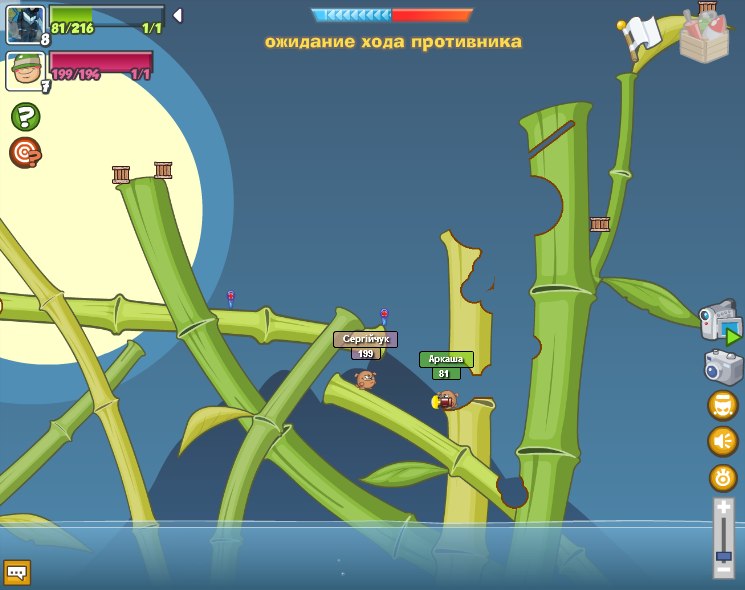Open the green question mark help
The image size is (745, 590).
click(x=25, y=117)
